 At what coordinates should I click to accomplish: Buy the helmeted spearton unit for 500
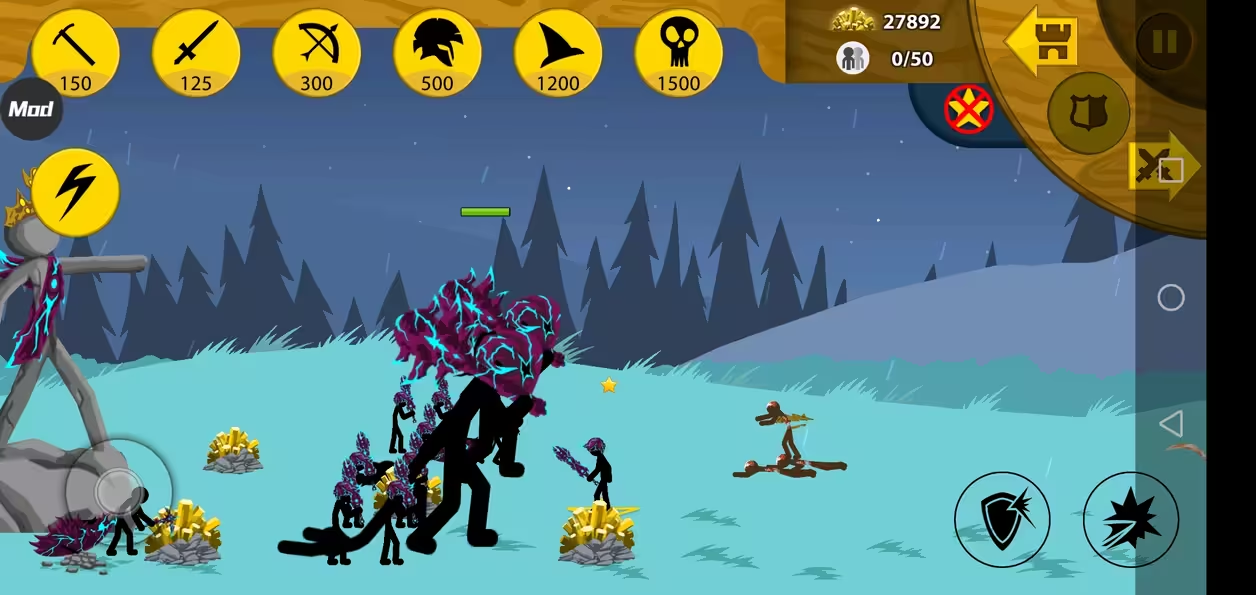pyautogui.click(x=437, y=52)
